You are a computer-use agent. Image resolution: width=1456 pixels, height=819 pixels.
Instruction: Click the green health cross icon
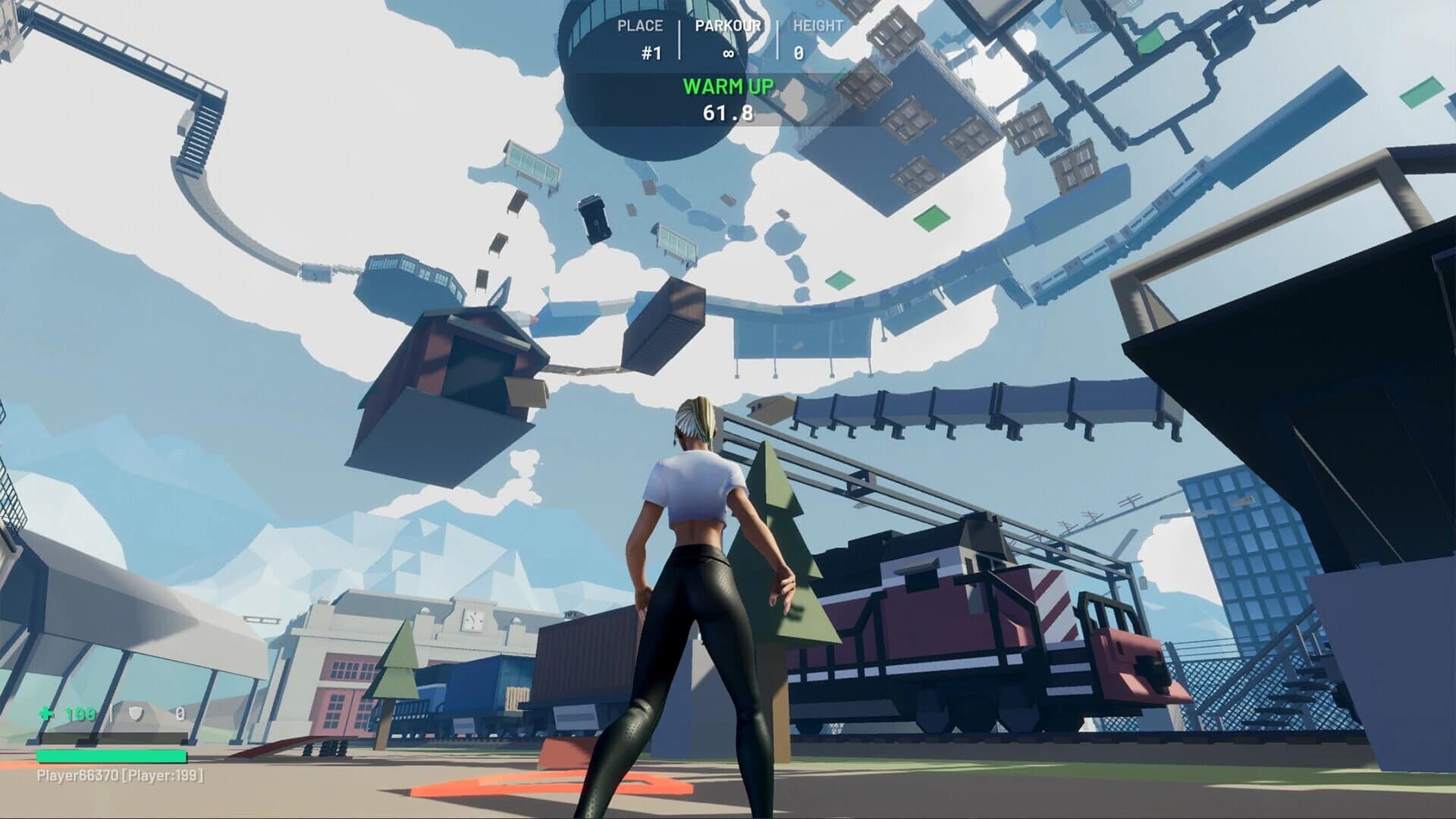pyautogui.click(x=46, y=713)
